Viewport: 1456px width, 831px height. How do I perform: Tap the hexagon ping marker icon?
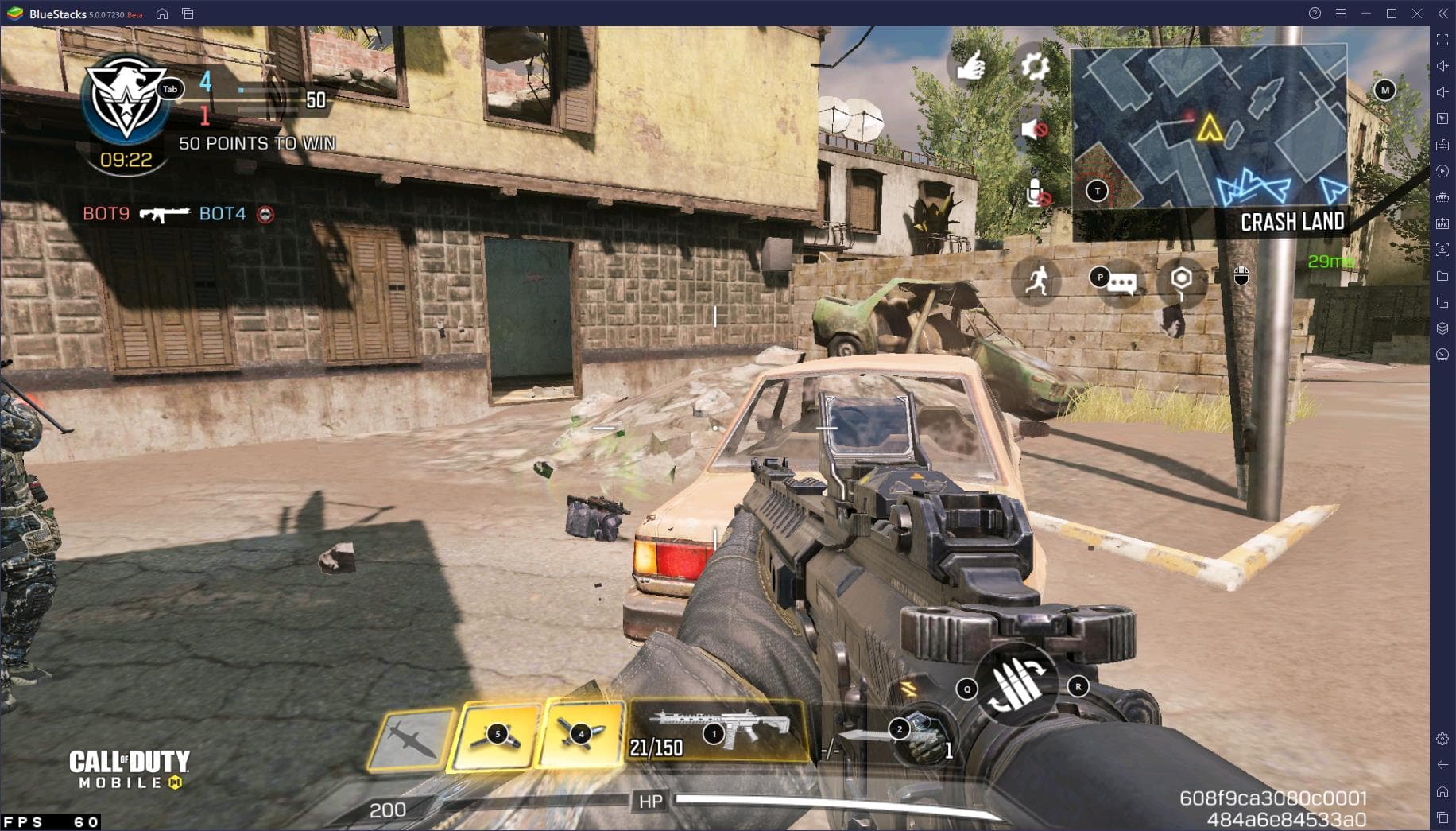pos(1182,279)
